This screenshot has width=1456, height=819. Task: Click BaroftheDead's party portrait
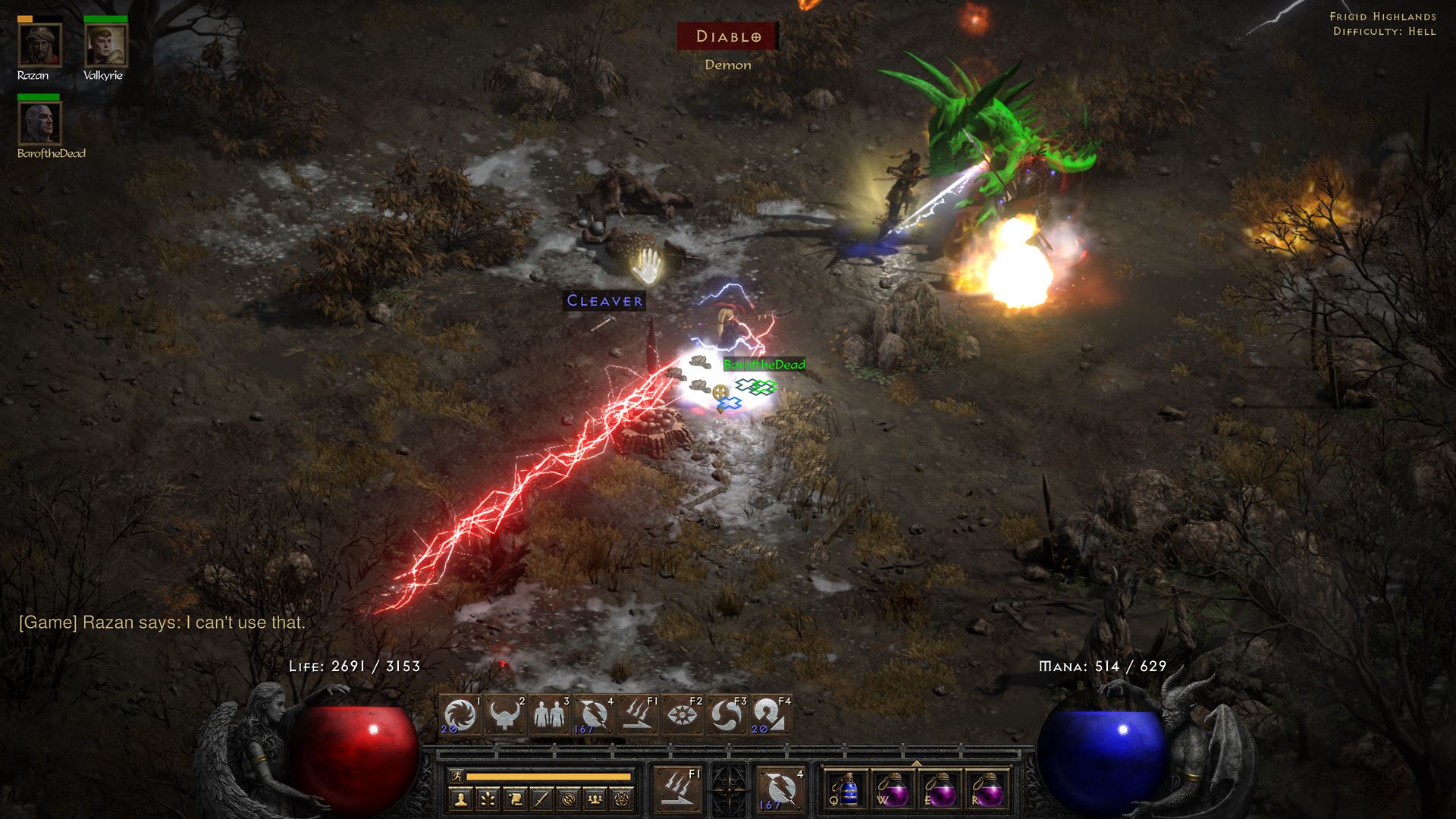[39, 123]
